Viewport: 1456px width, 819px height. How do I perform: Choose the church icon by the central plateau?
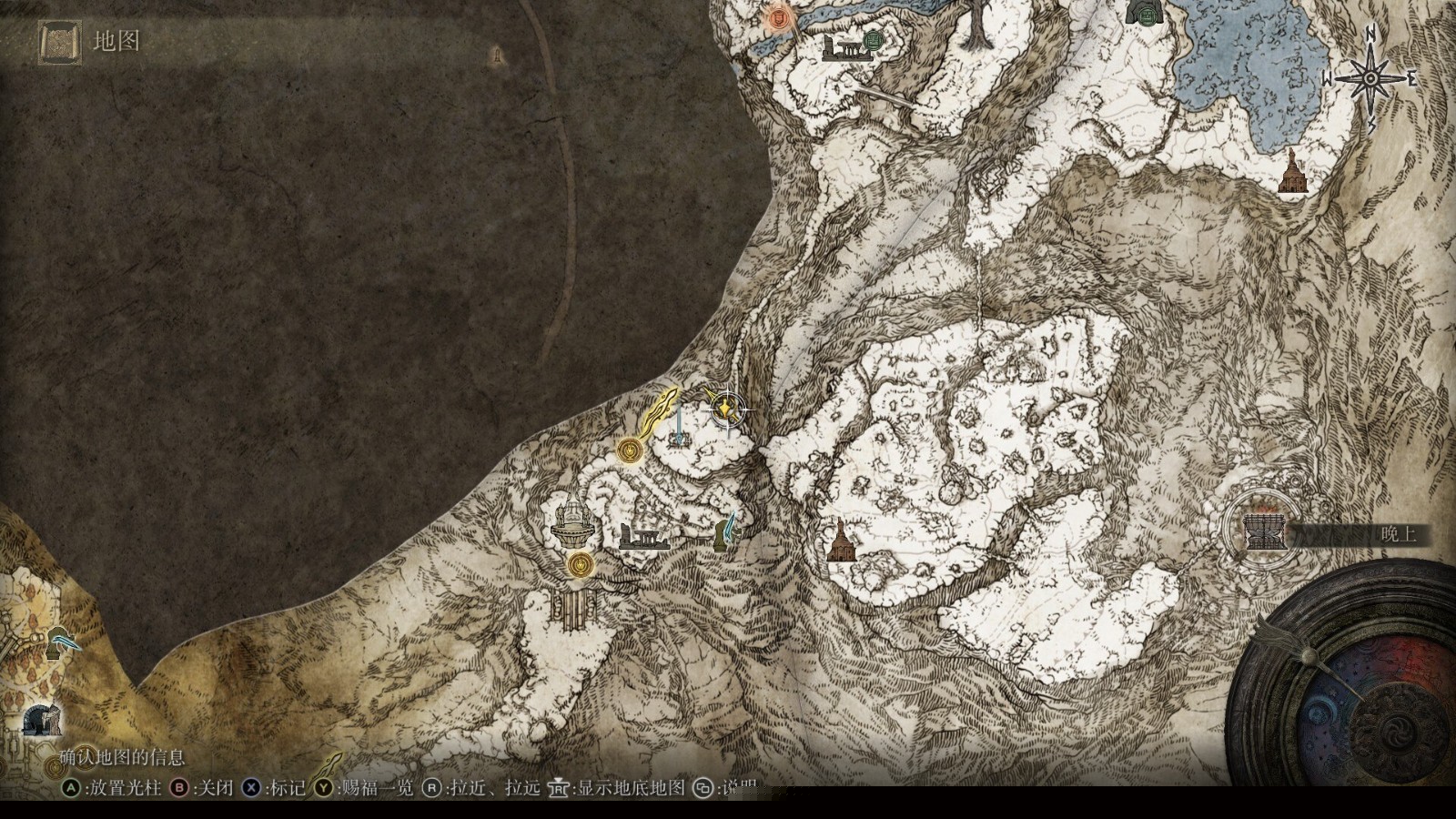841,541
